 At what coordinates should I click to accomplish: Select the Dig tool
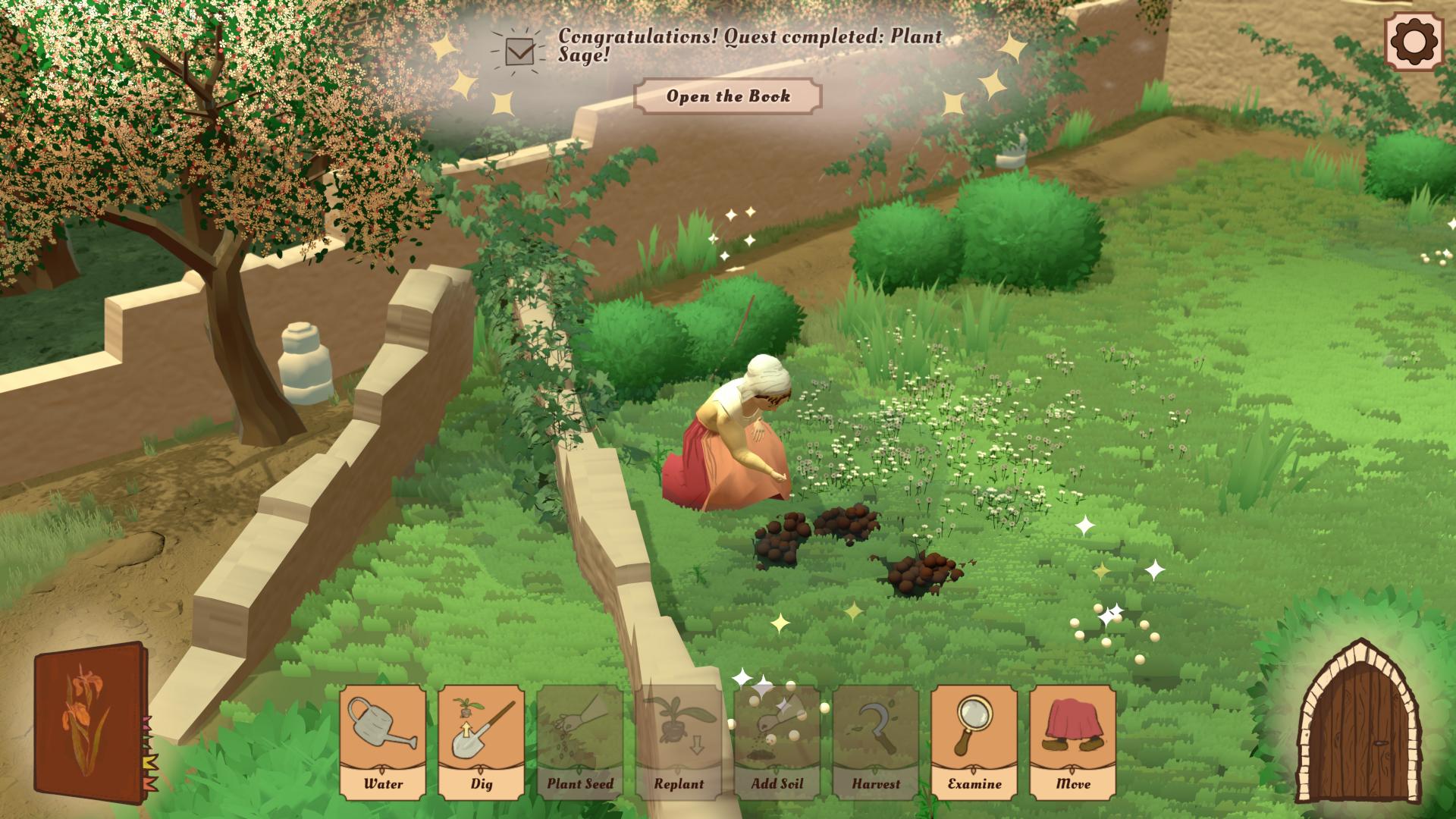(x=482, y=743)
